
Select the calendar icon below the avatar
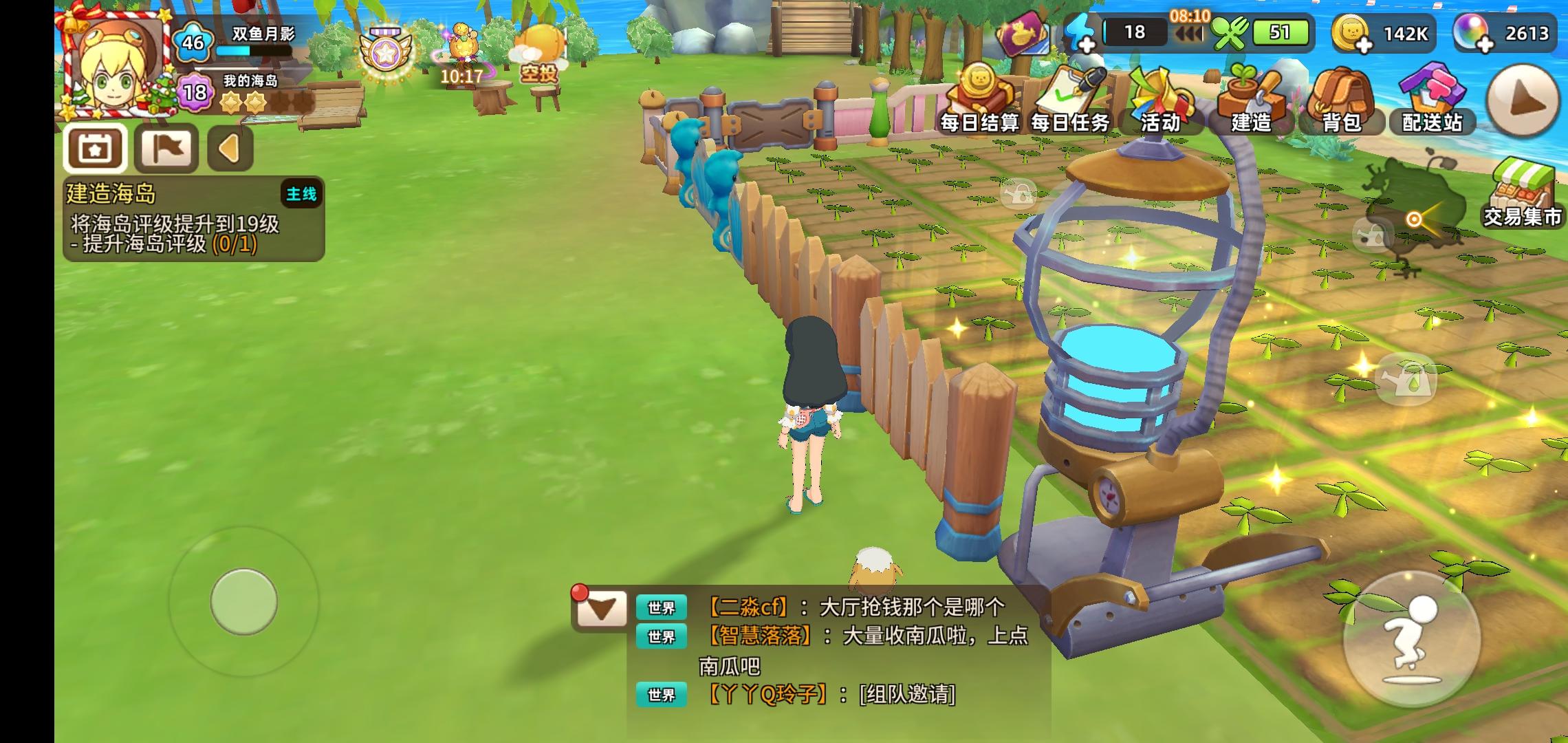(97, 148)
